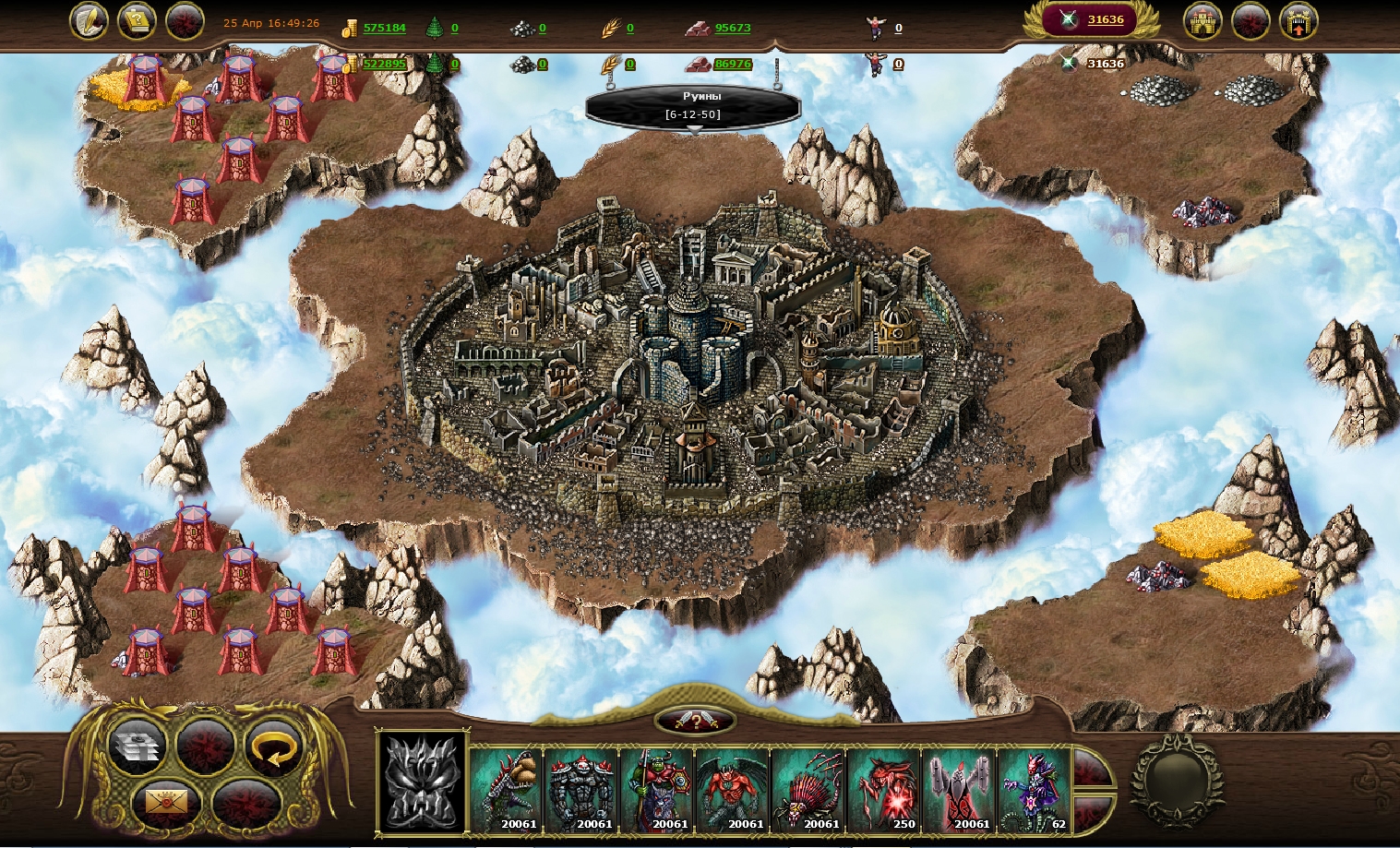Viewport: 1400px width, 848px height.
Task: Open the question mark help book
Action: coord(137,21)
